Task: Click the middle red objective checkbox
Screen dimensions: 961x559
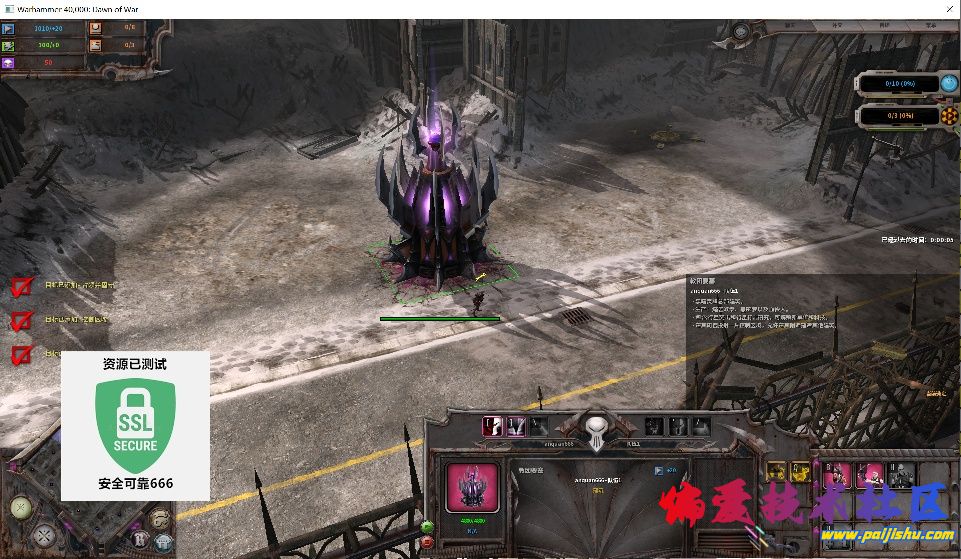Action: pyautogui.click(x=21, y=321)
